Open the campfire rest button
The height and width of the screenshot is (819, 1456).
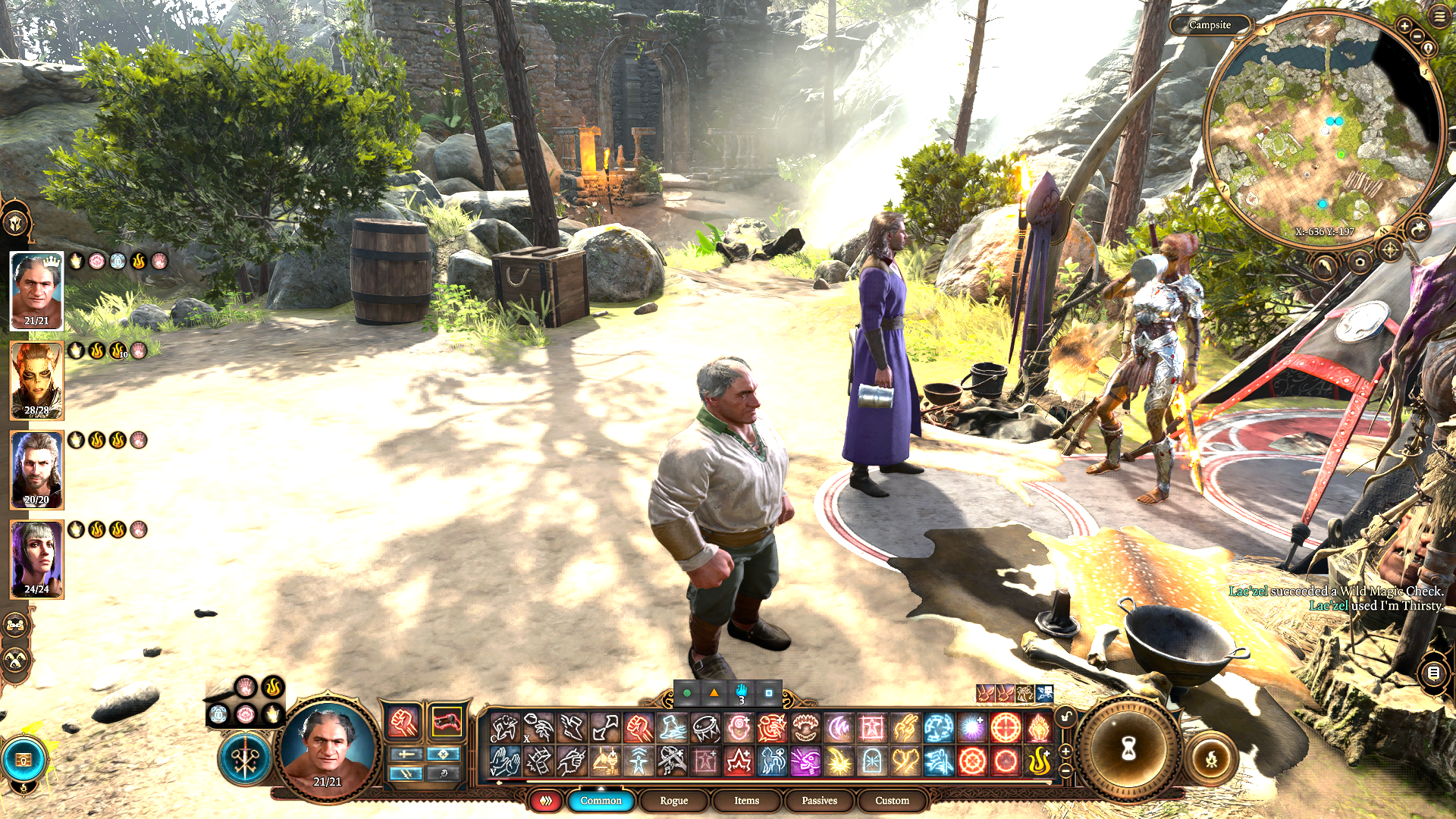point(1211,758)
